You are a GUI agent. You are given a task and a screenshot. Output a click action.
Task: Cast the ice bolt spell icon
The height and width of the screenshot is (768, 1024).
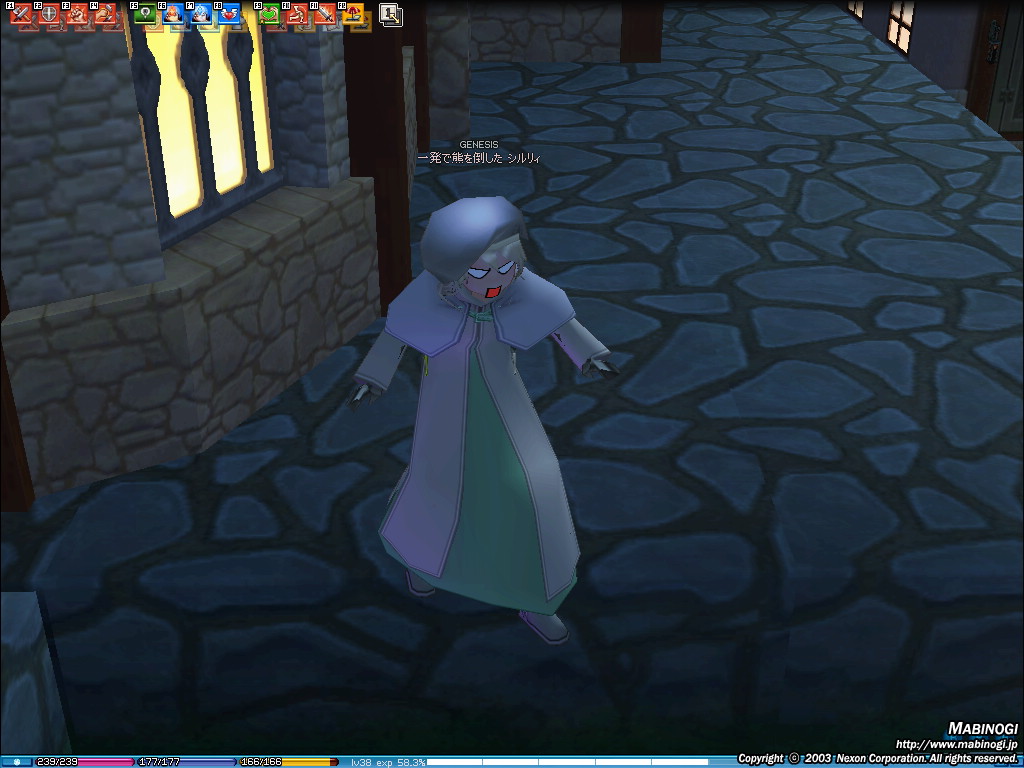202,15
